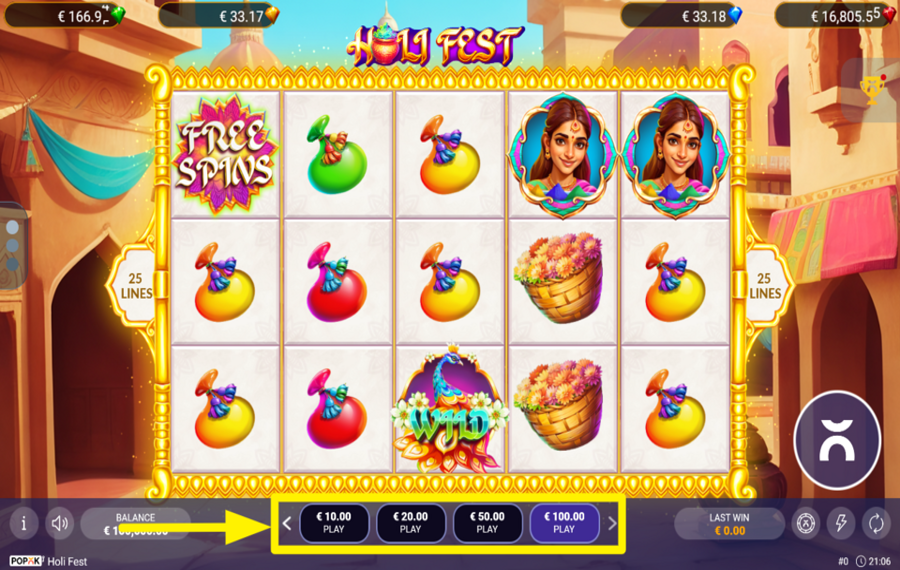Activate the lightning bolt turbo mode

click(841, 523)
